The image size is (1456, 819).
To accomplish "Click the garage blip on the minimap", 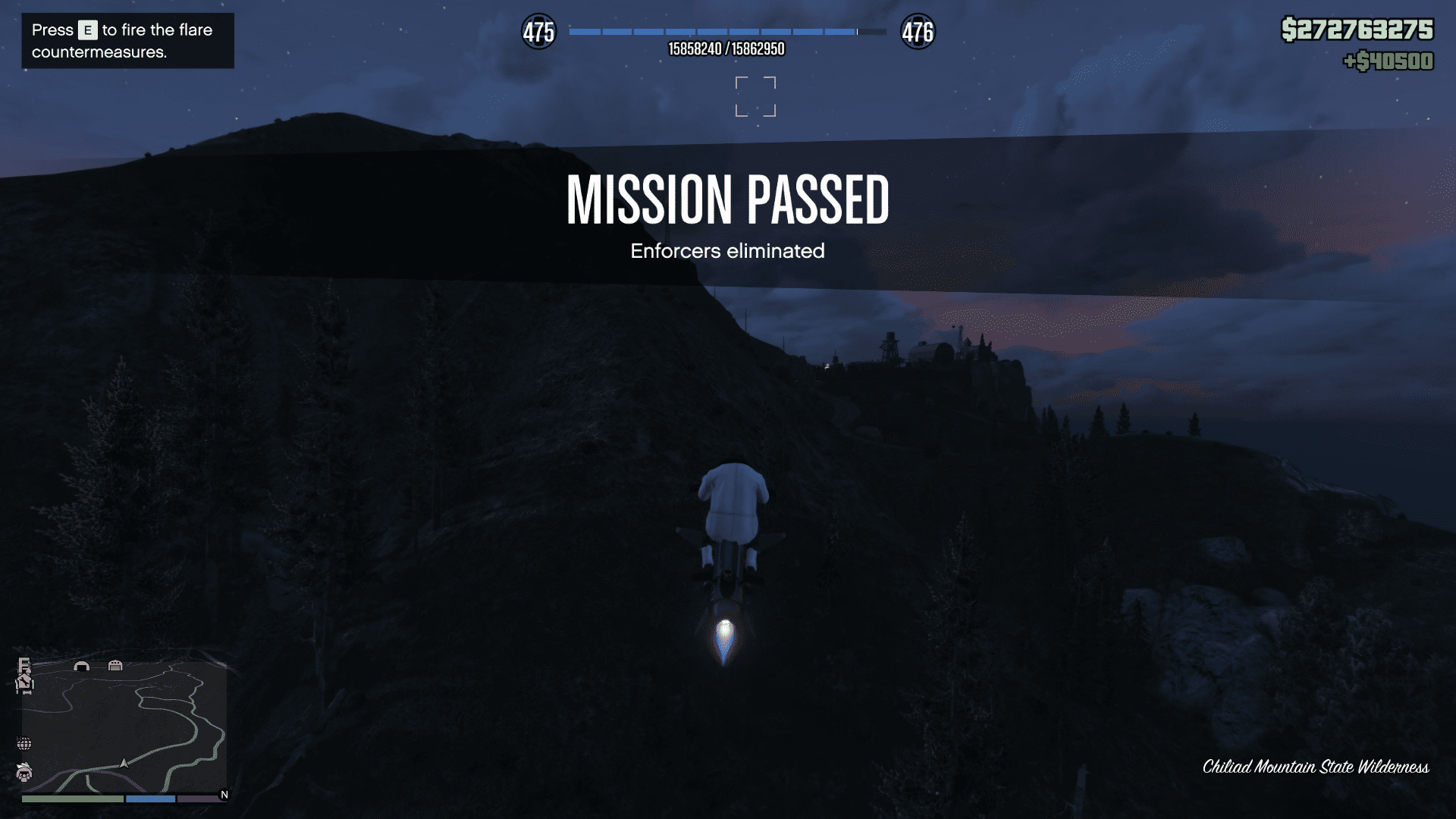I will pyautogui.click(x=115, y=666).
